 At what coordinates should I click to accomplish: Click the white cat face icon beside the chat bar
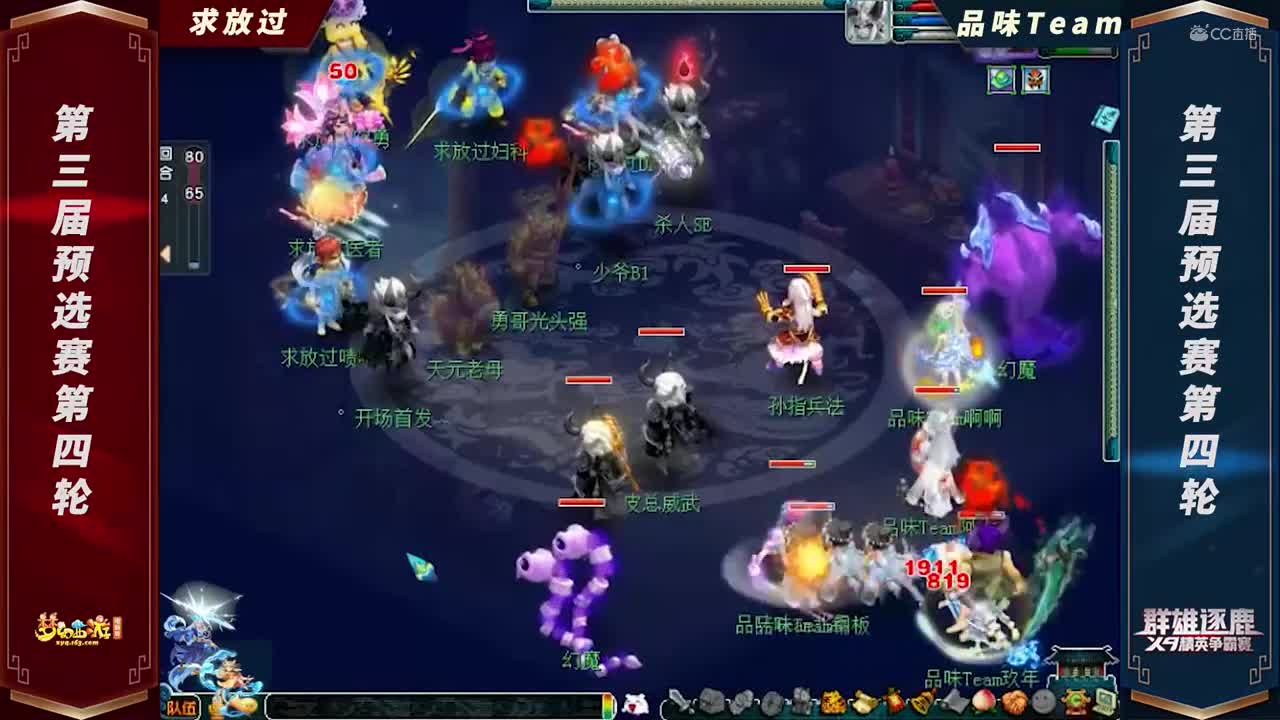(634, 703)
